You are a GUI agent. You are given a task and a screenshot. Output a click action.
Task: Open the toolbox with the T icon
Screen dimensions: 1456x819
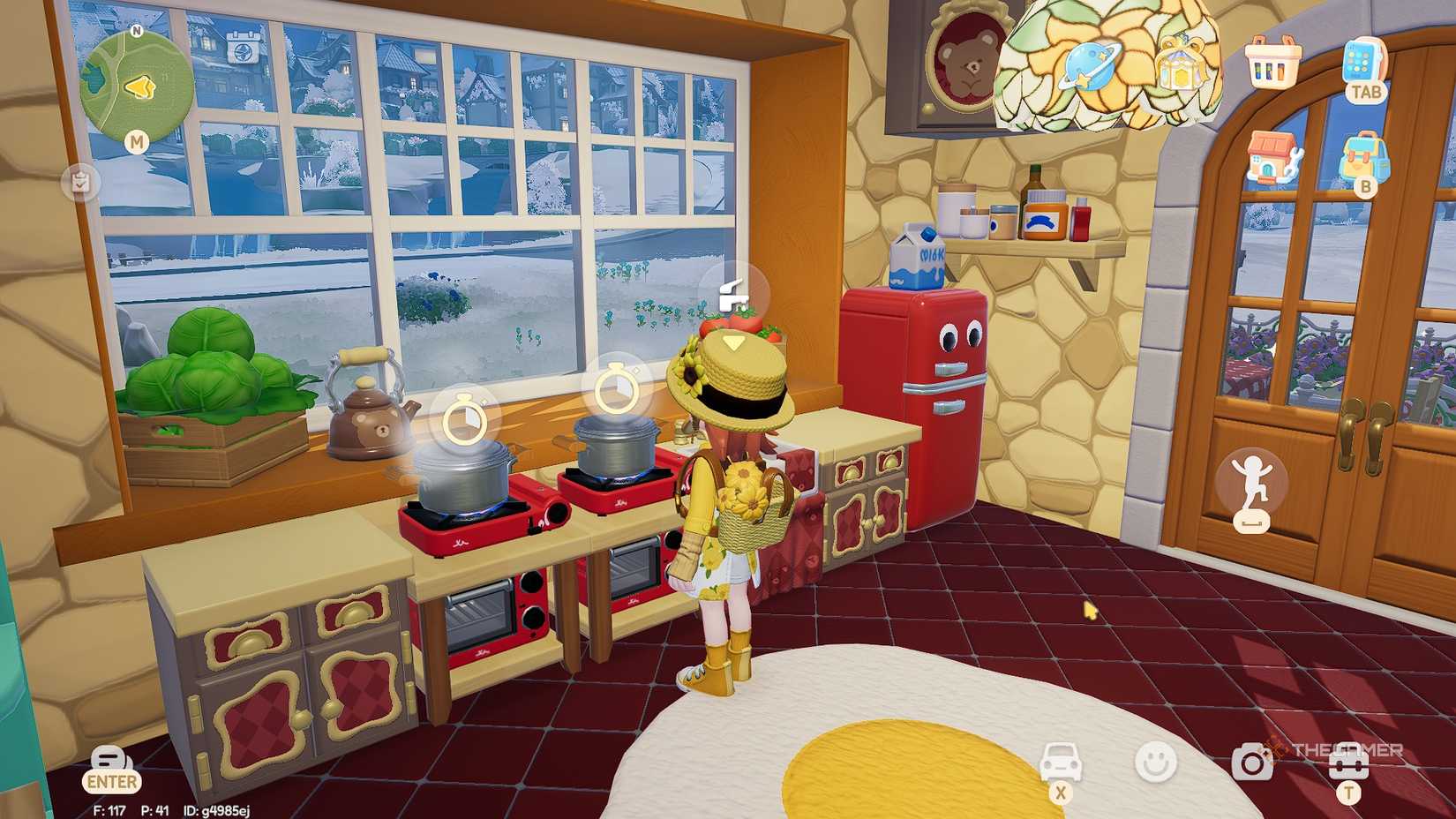coord(1348,761)
